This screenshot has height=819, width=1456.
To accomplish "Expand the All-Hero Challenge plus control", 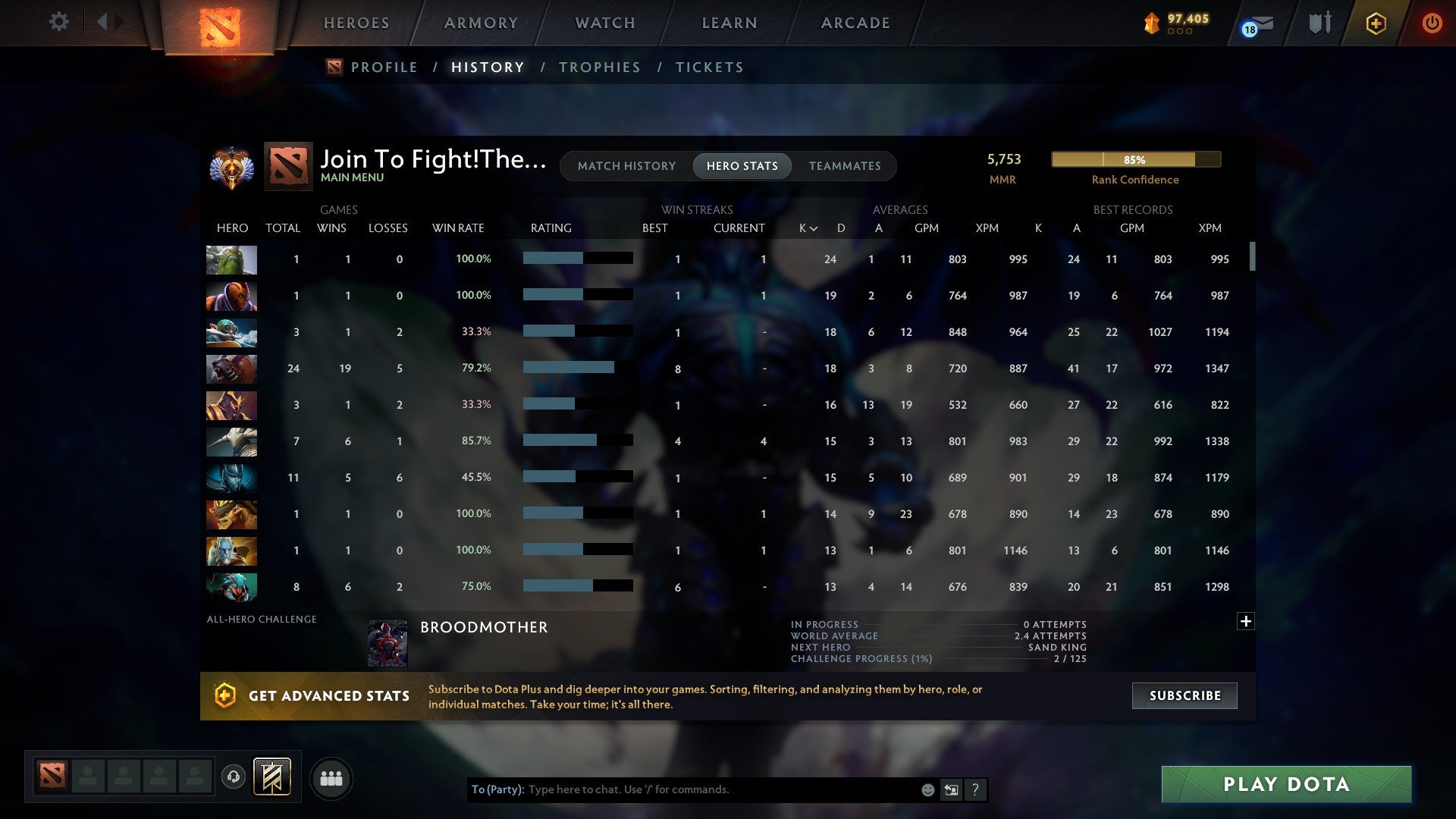I will [1246, 620].
